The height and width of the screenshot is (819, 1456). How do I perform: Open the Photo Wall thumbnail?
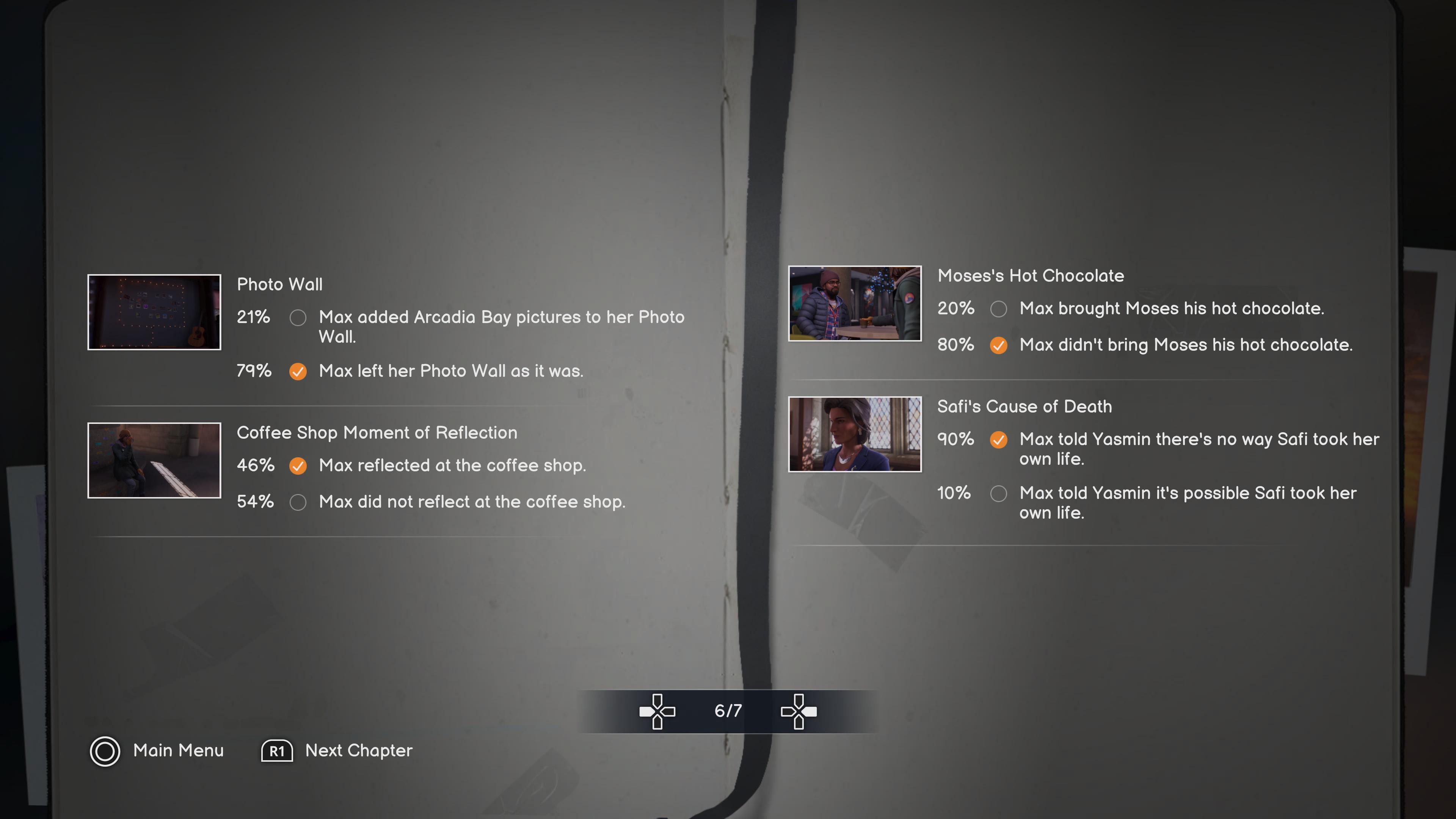[154, 312]
